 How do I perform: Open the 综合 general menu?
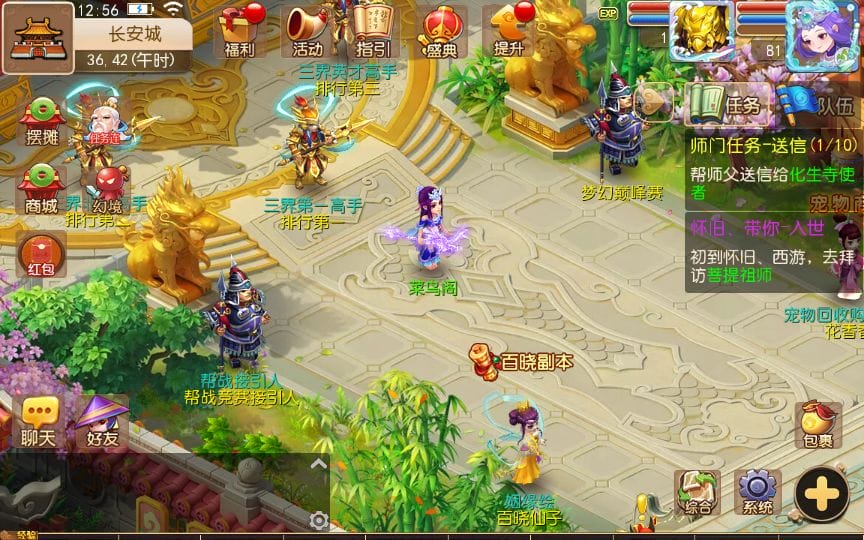coord(697,491)
